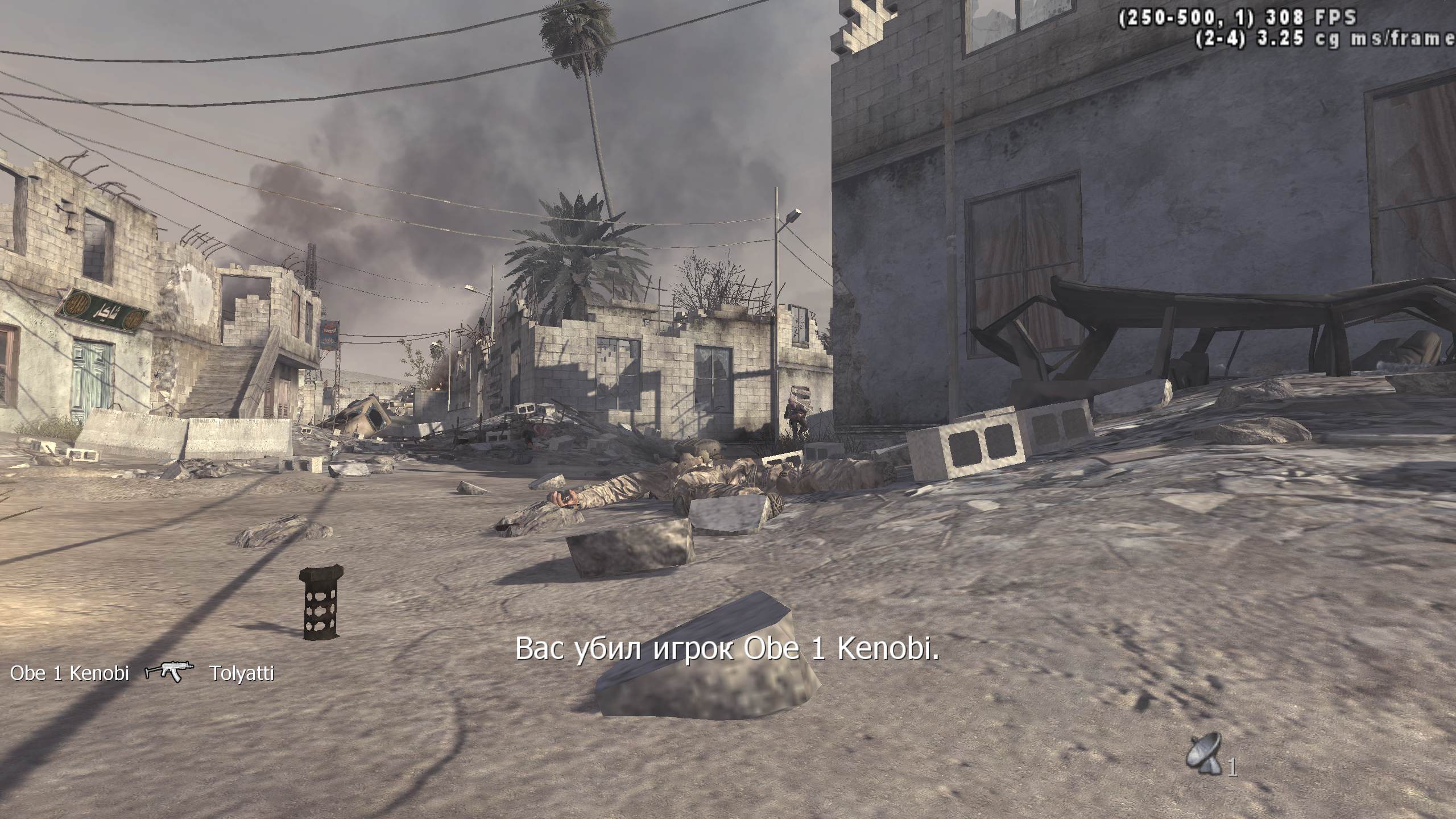This screenshot has width=1456, height=819.
Task: Select the Tolyatti name in kill feed
Action: point(242,673)
